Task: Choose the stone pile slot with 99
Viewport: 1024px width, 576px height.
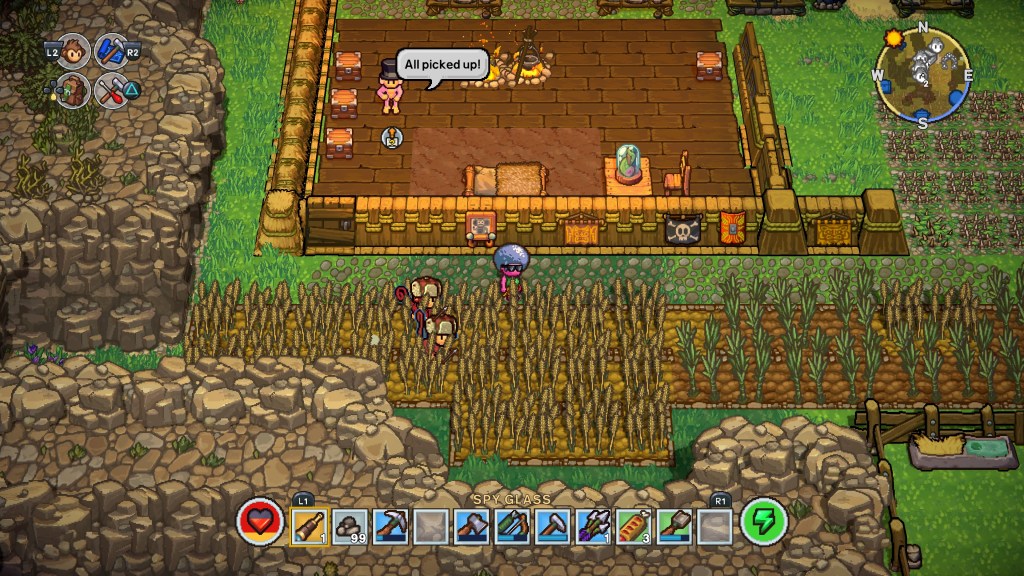Action: pyautogui.click(x=351, y=525)
